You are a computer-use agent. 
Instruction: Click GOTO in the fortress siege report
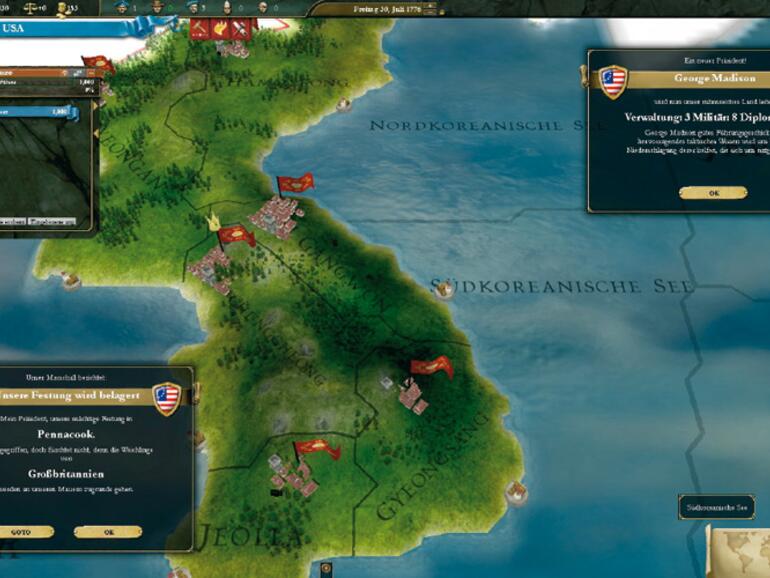[22, 532]
